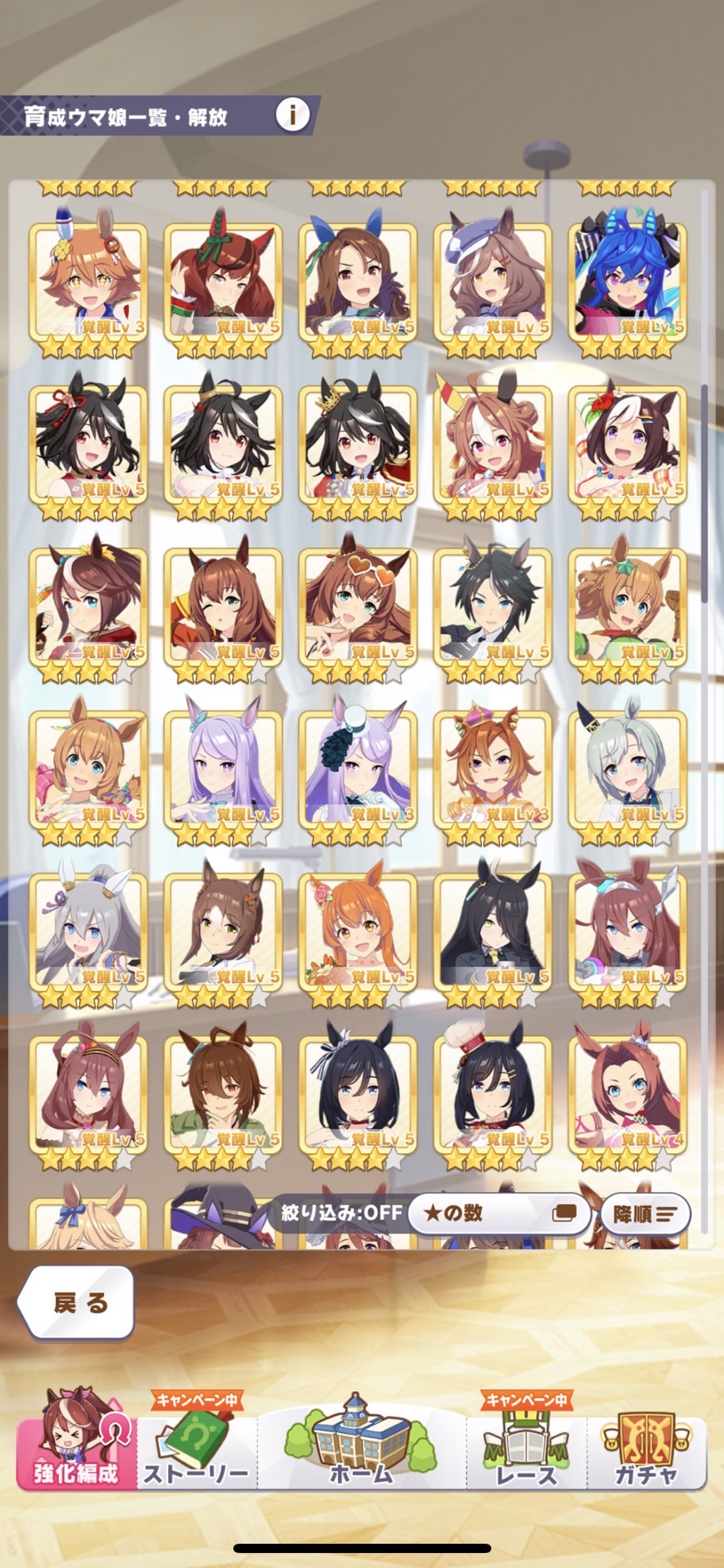Go back with the 戻る button
This screenshot has height=1568, width=724.
pos(77,1302)
